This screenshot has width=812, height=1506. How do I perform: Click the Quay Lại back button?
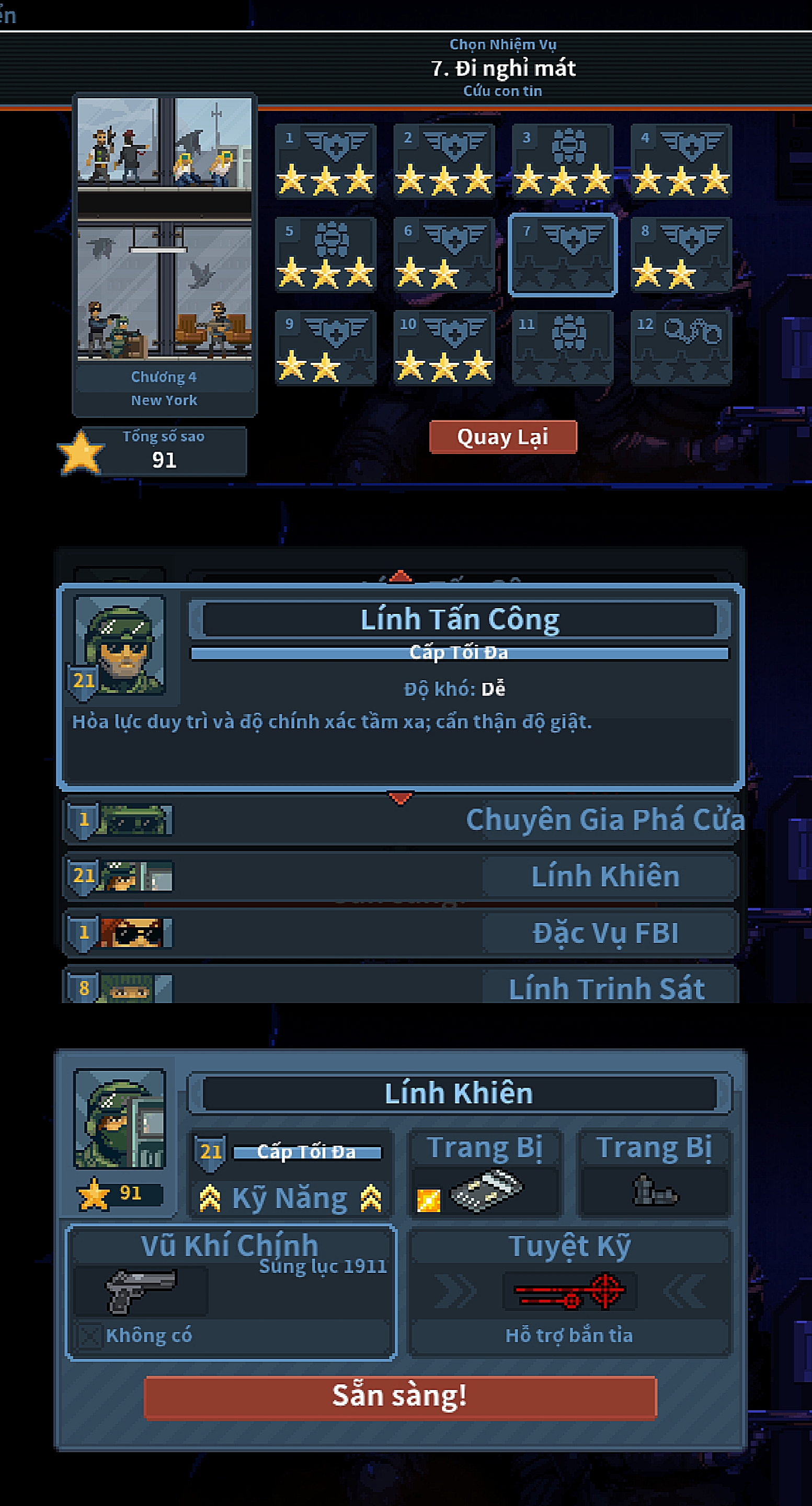click(x=503, y=437)
